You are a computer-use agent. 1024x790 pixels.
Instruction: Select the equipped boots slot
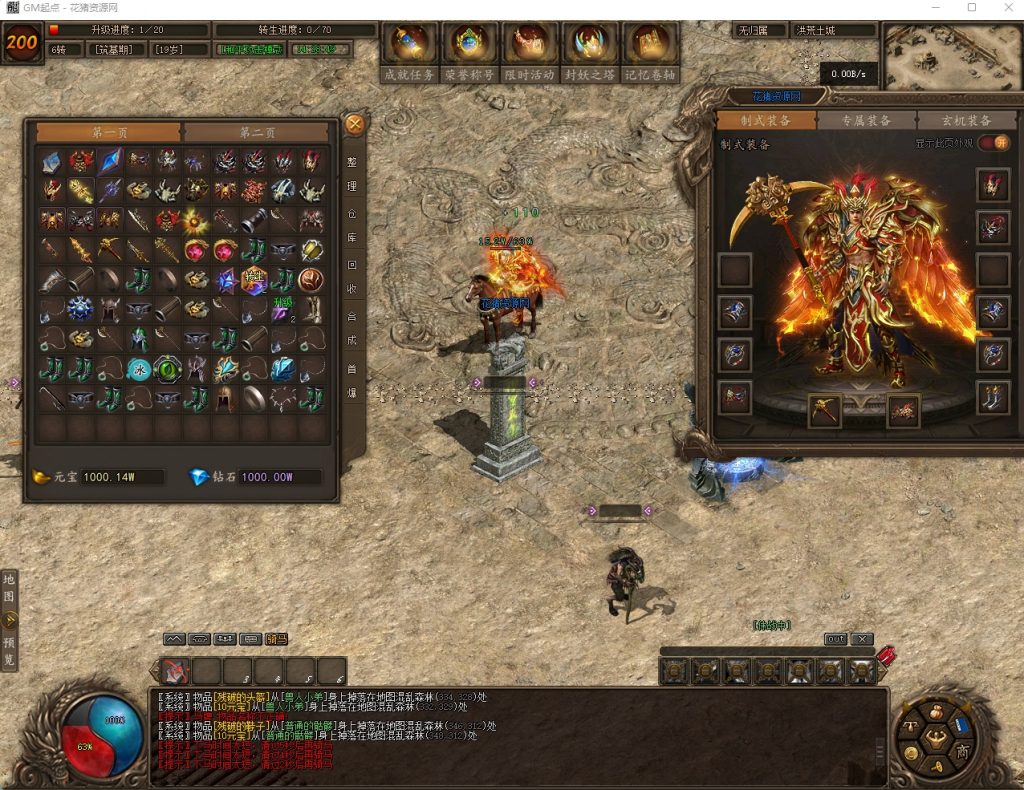993,397
